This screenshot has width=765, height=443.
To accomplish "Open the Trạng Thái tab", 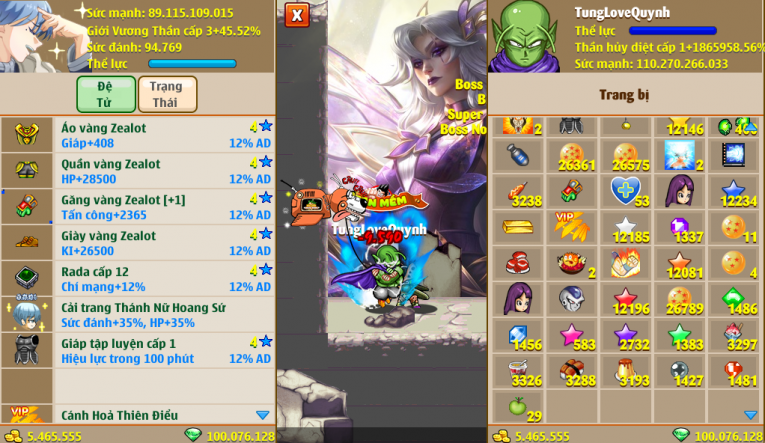I will (x=166, y=94).
